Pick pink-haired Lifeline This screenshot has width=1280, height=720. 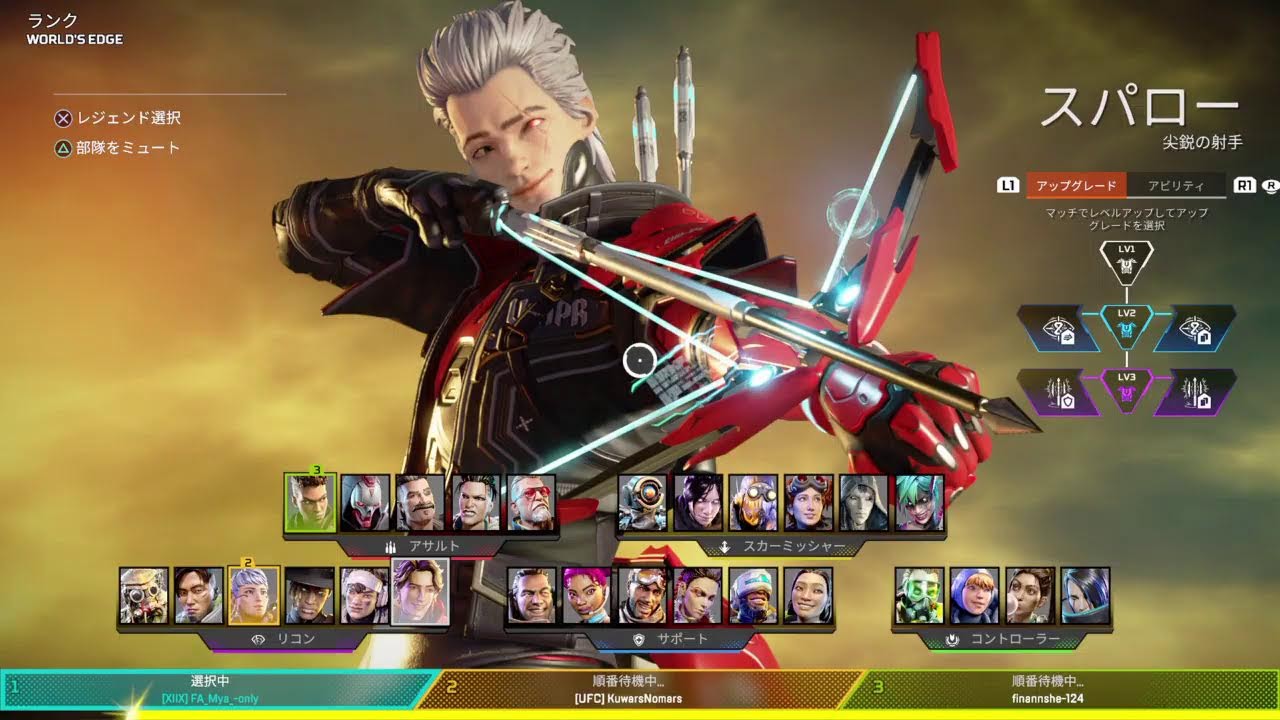click(587, 596)
